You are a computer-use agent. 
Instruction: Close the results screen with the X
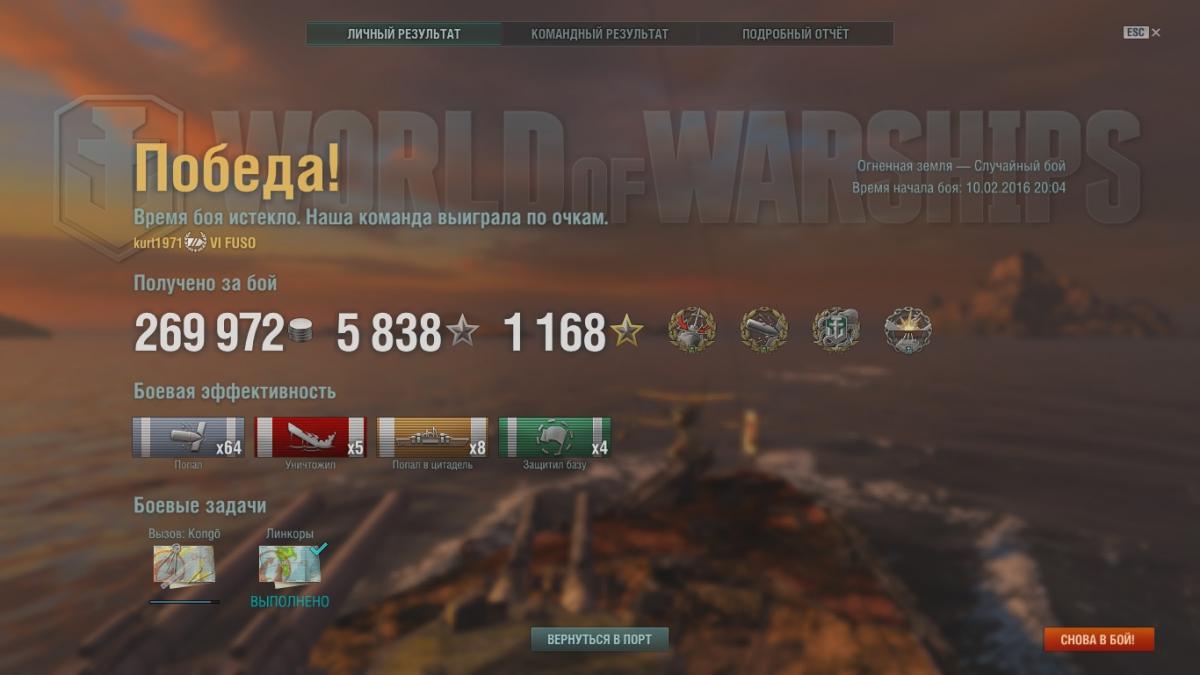[1156, 33]
